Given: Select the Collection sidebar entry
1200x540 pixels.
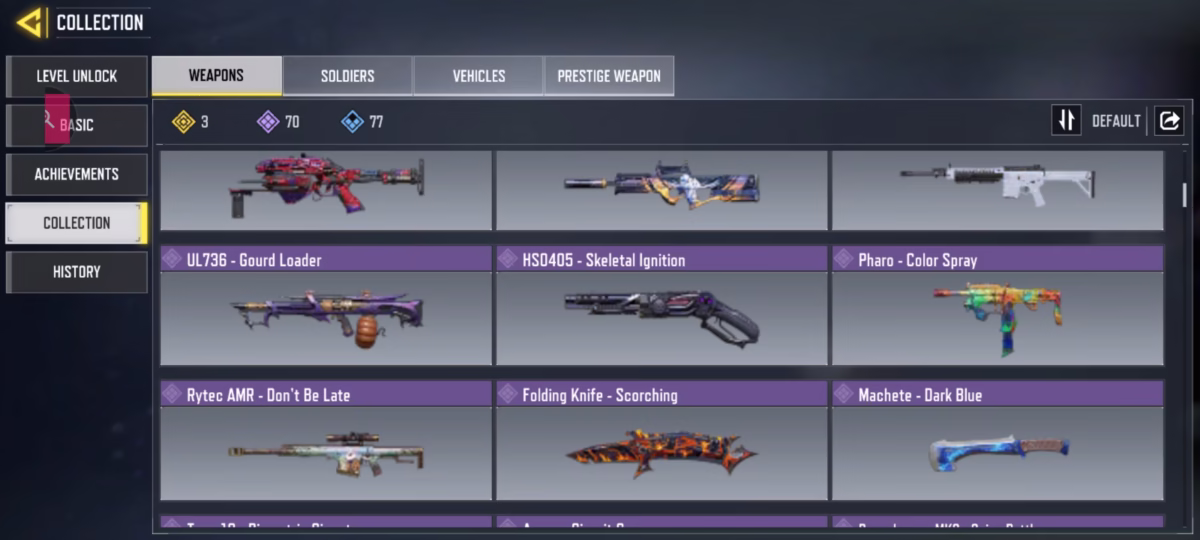Looking at the screenshot, I should point(77,223).
